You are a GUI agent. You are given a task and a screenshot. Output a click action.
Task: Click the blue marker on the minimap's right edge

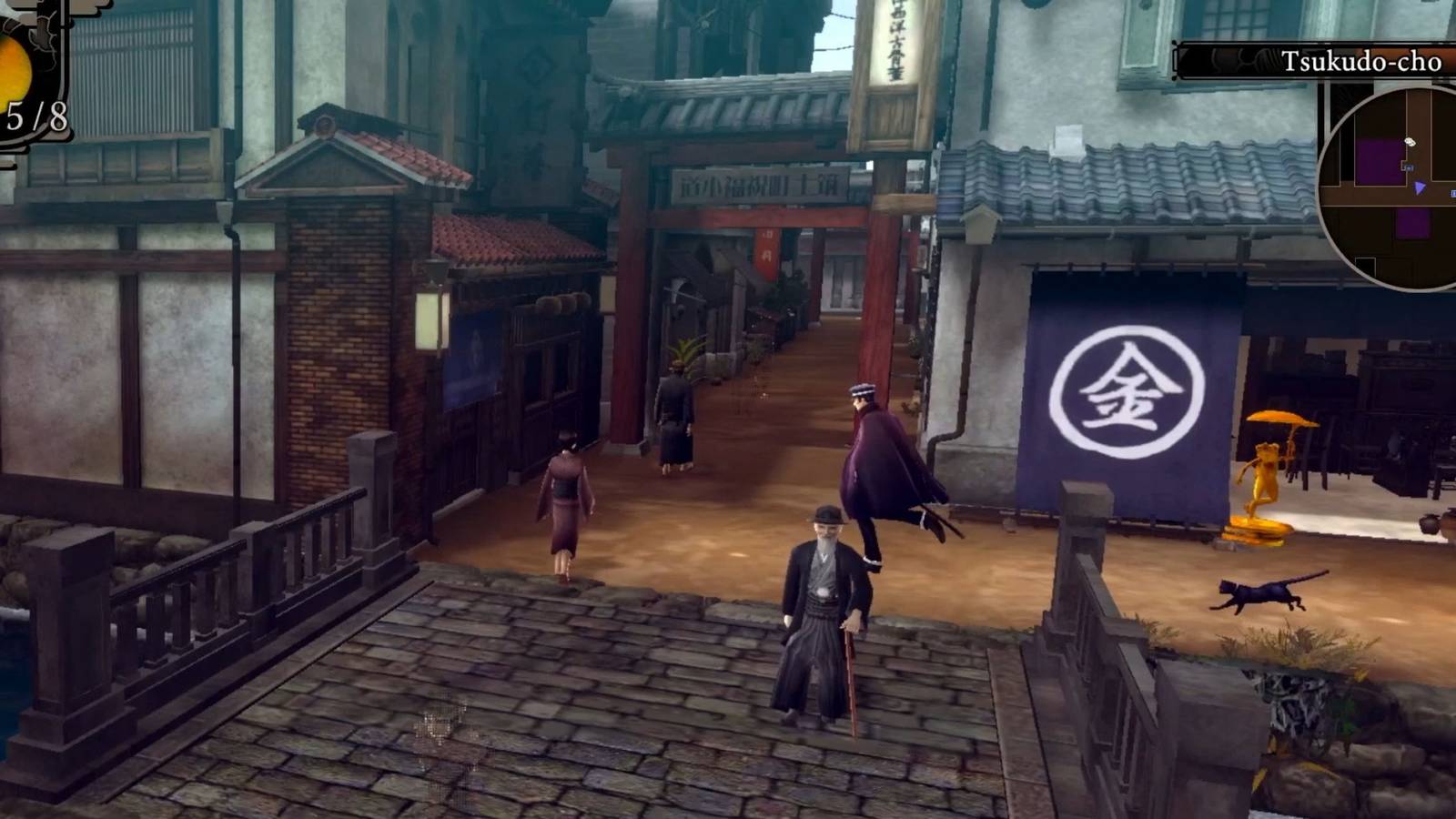pyautogui.click(x=1453, y=192)
